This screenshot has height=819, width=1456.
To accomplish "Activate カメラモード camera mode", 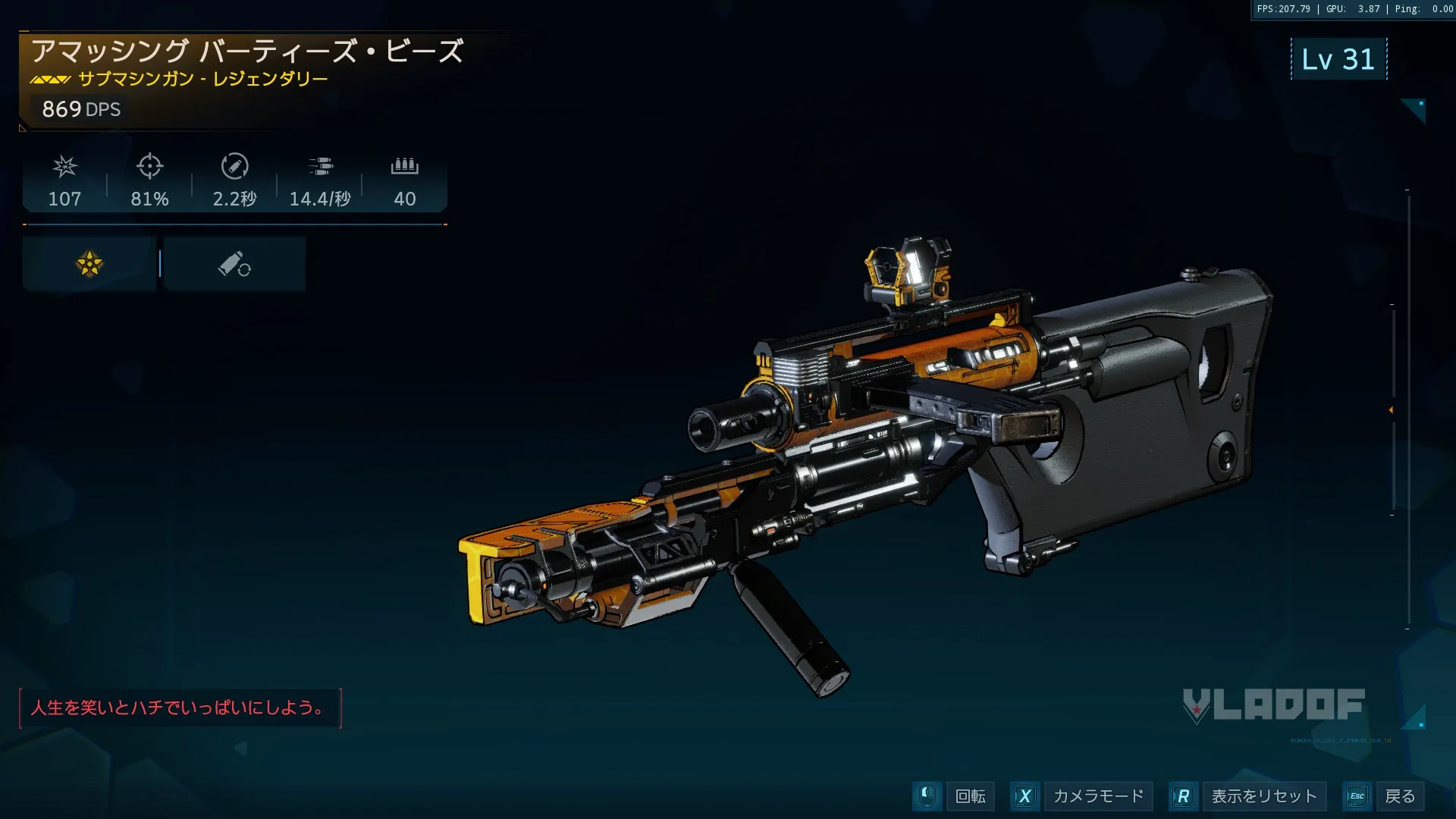I will tap(1097, 796).
